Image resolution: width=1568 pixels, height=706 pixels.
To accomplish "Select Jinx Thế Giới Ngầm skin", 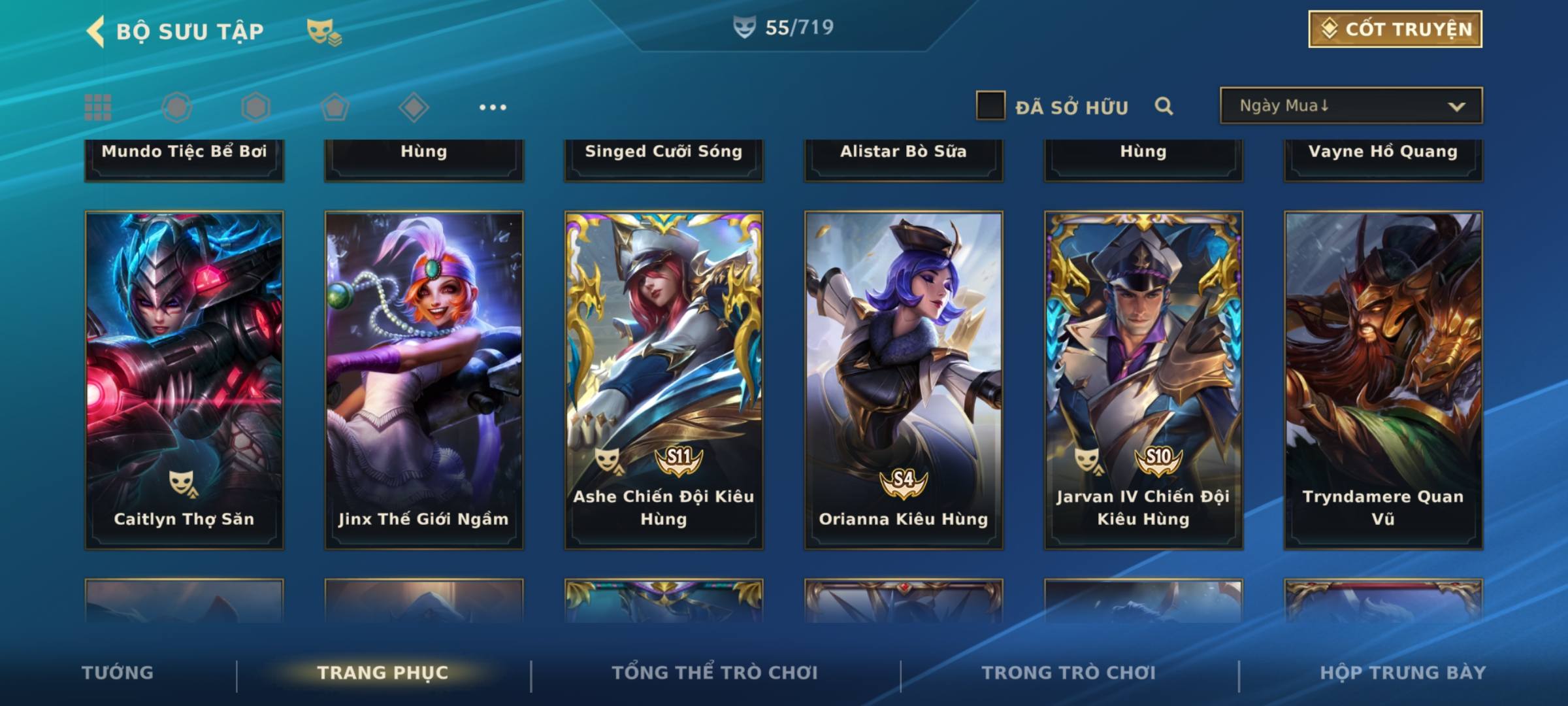I will pyautogui.click(x=424, y=379).
